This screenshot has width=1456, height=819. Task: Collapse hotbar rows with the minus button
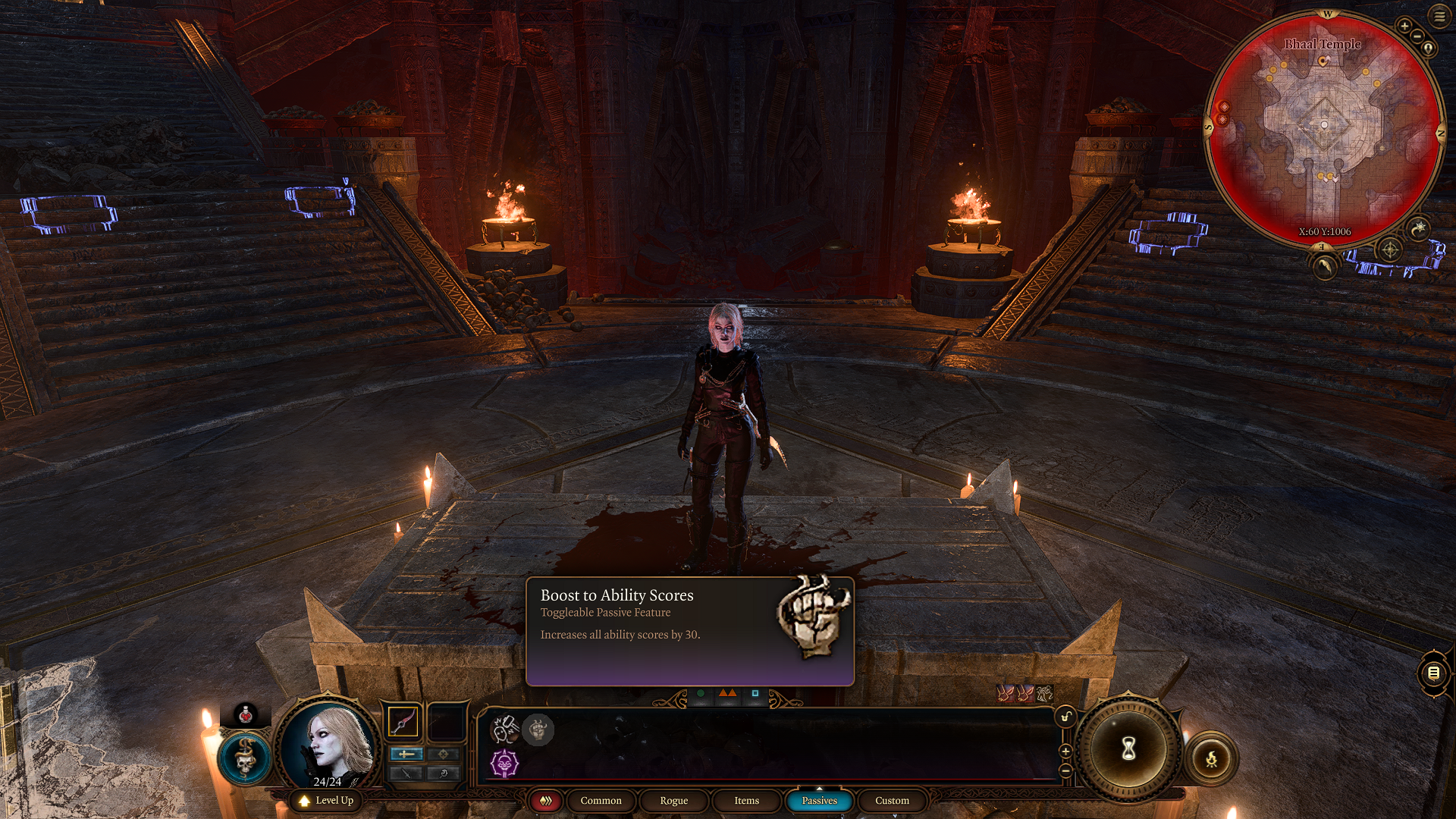(x=1066, y=770)
